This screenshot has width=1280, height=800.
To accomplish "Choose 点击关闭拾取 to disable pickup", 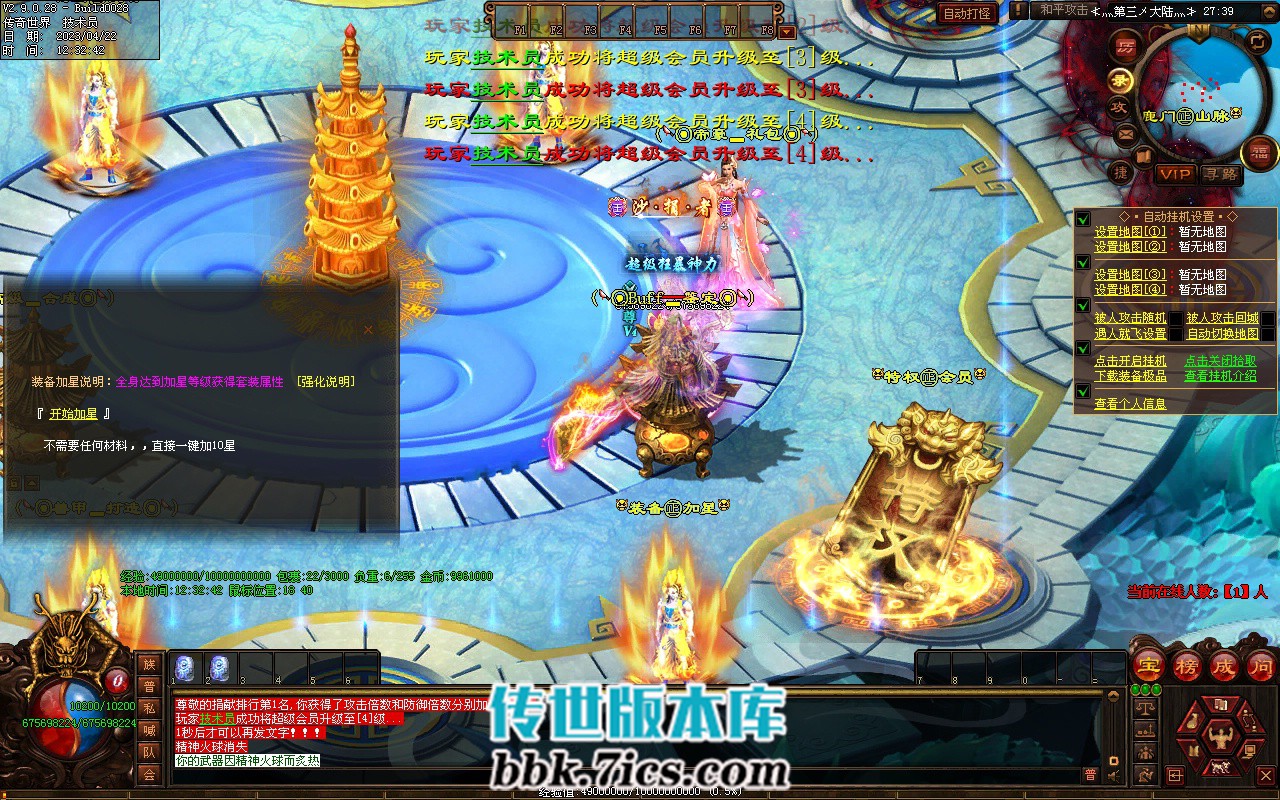I will click(x=1220, y=361).
